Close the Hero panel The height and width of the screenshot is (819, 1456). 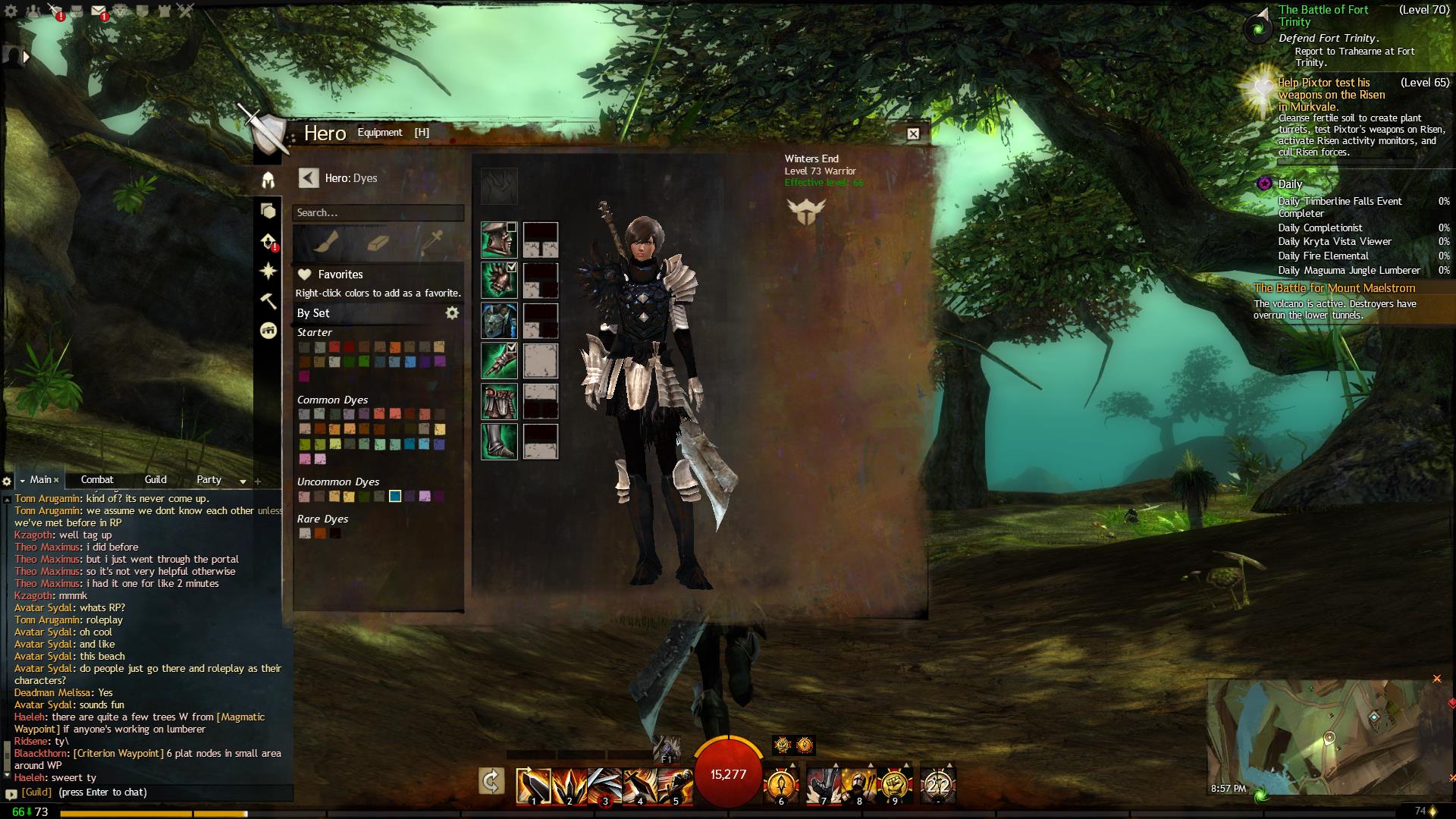(x=913, y=133)
